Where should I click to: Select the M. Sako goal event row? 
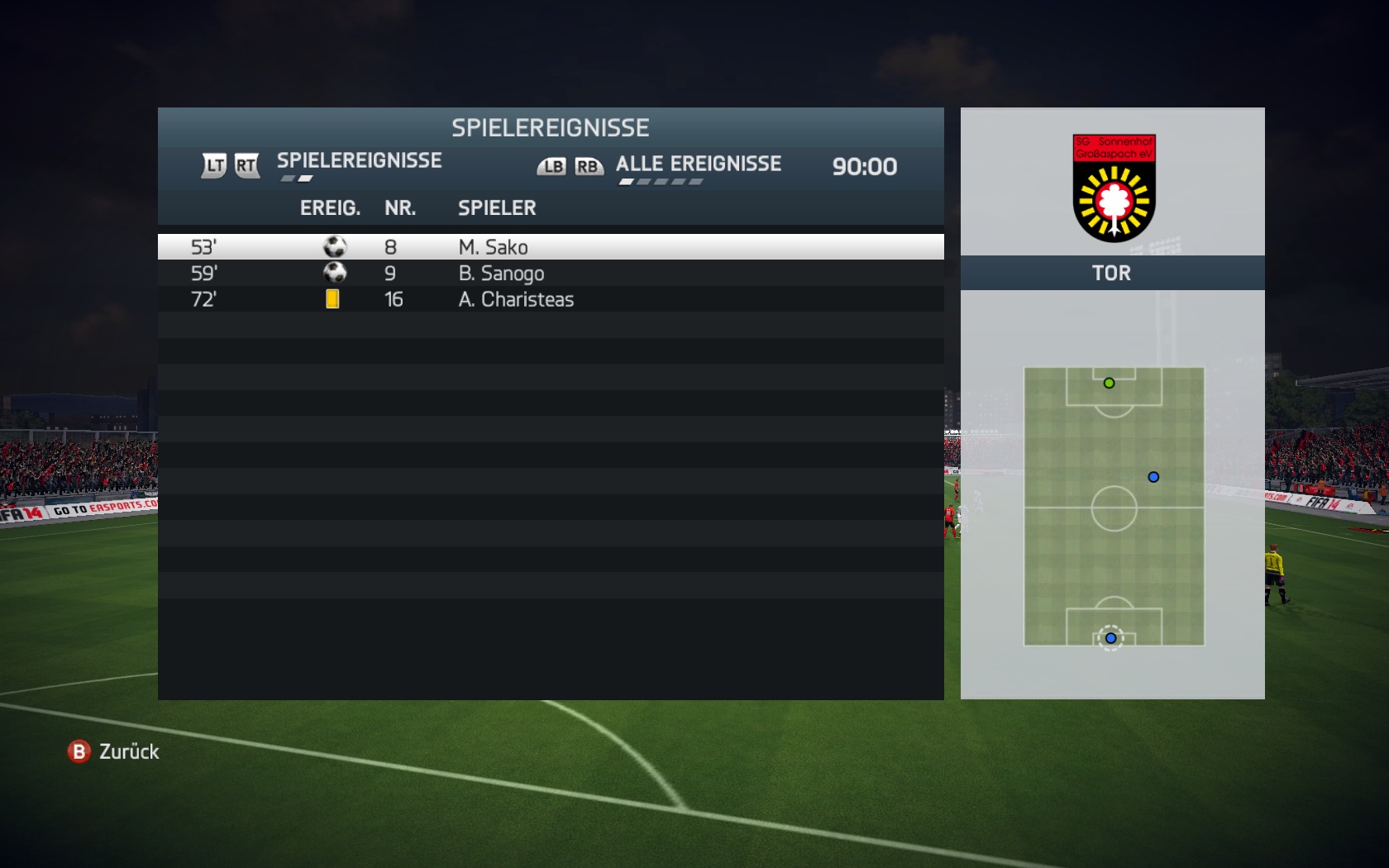pos(550,247)
